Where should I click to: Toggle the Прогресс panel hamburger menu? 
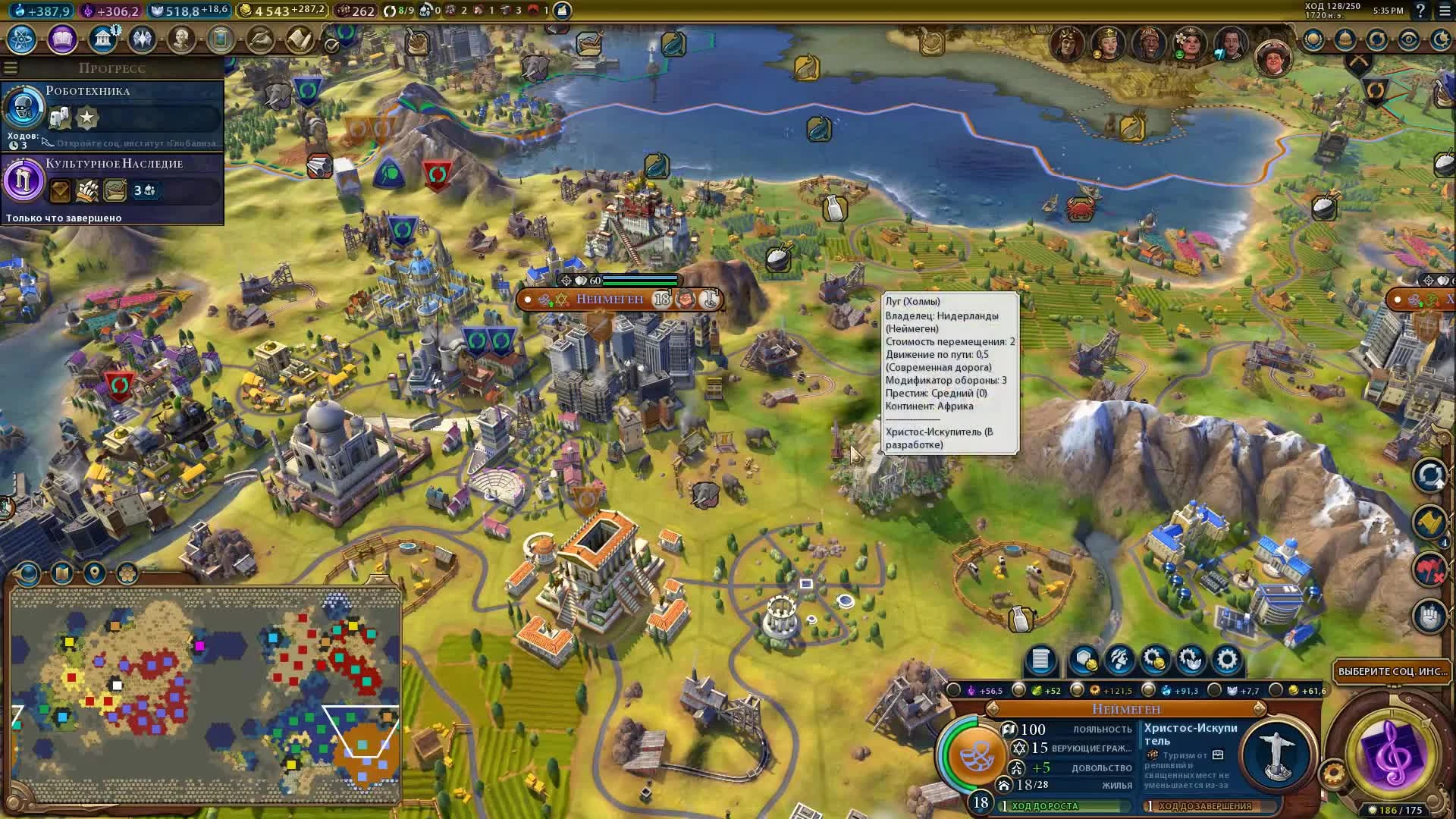click(10, 66)
